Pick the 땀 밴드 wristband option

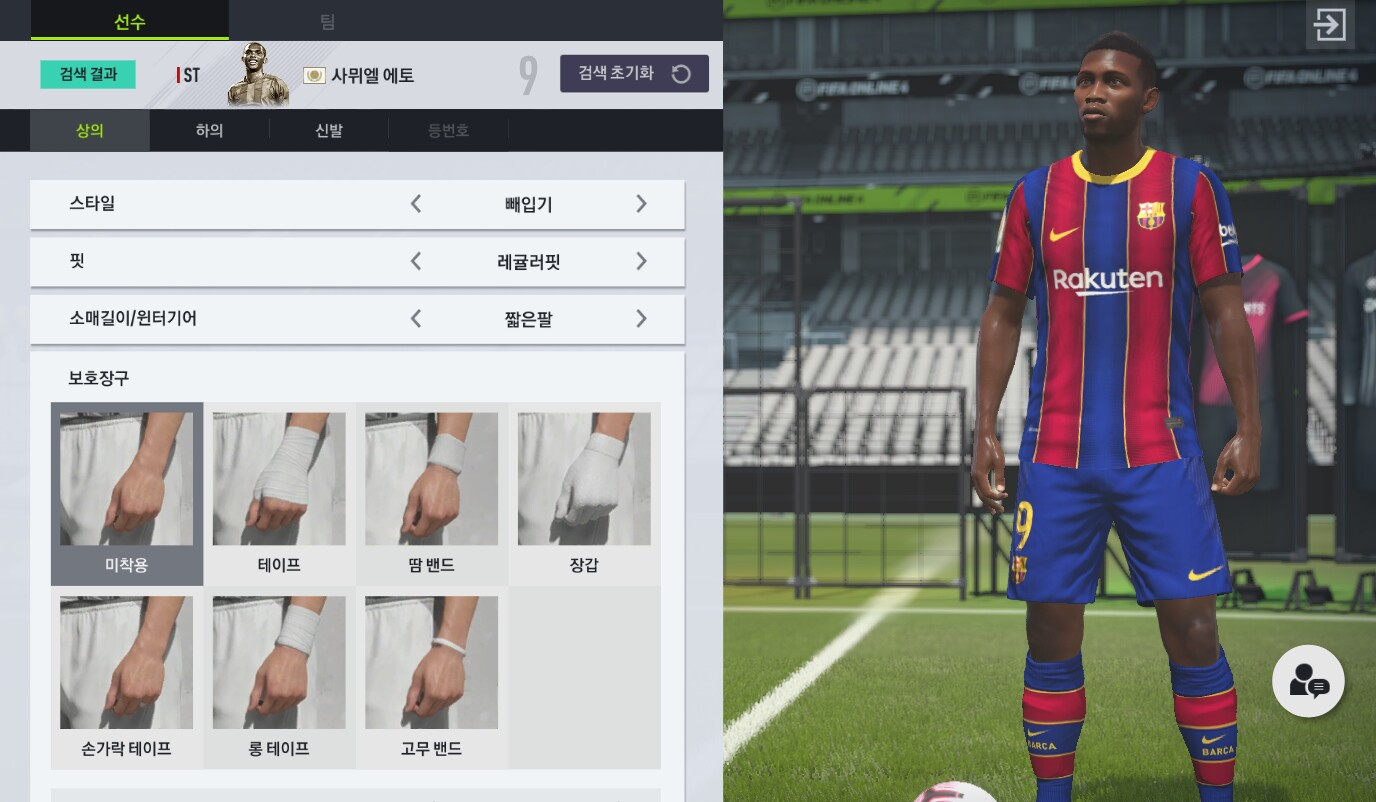tap(432, 493)
